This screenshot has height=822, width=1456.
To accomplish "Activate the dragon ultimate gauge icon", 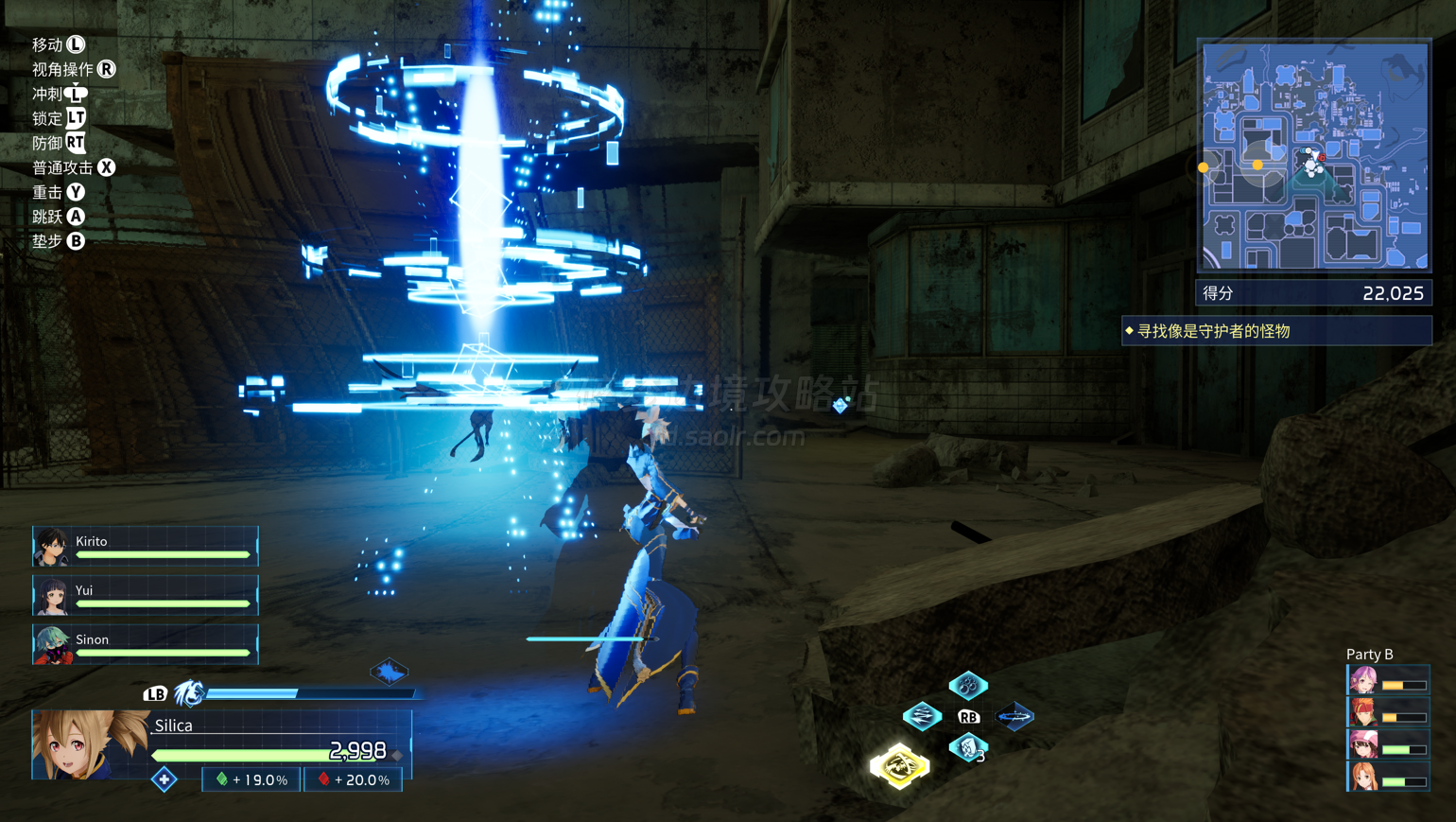I will (x=189, y=693).
